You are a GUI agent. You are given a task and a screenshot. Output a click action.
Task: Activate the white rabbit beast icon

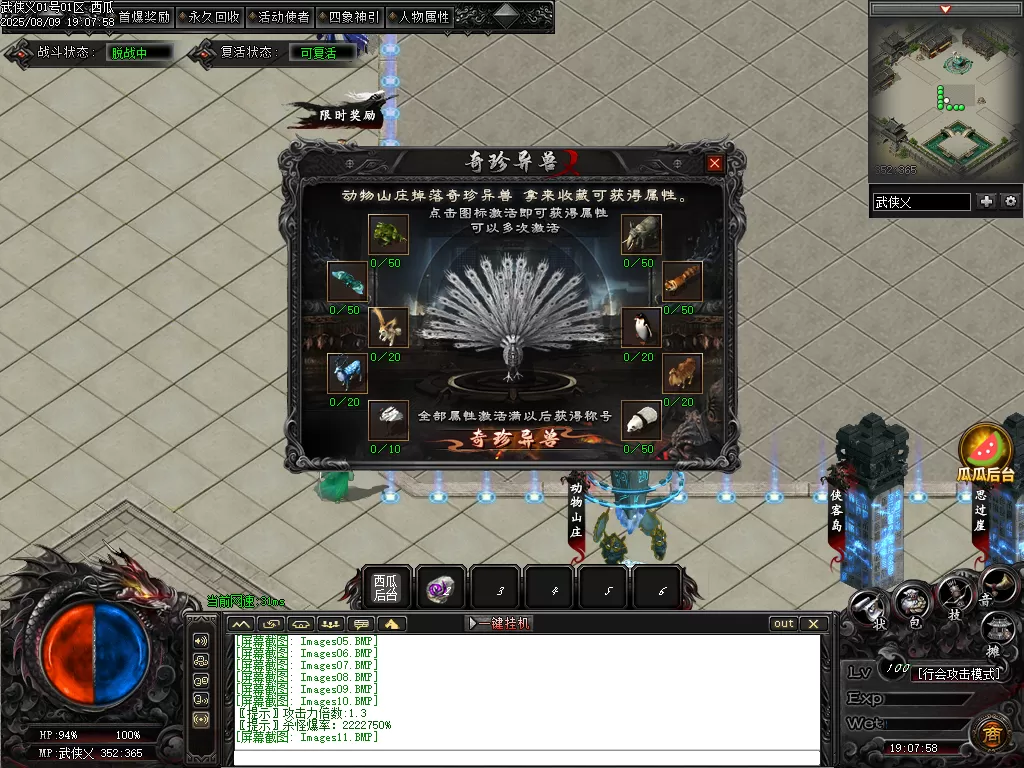coord(388,420)
